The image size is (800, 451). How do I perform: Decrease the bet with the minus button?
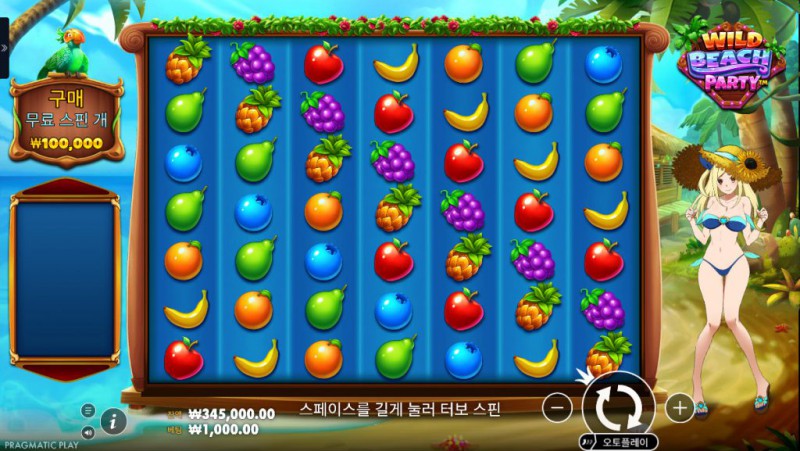point(560,407)
